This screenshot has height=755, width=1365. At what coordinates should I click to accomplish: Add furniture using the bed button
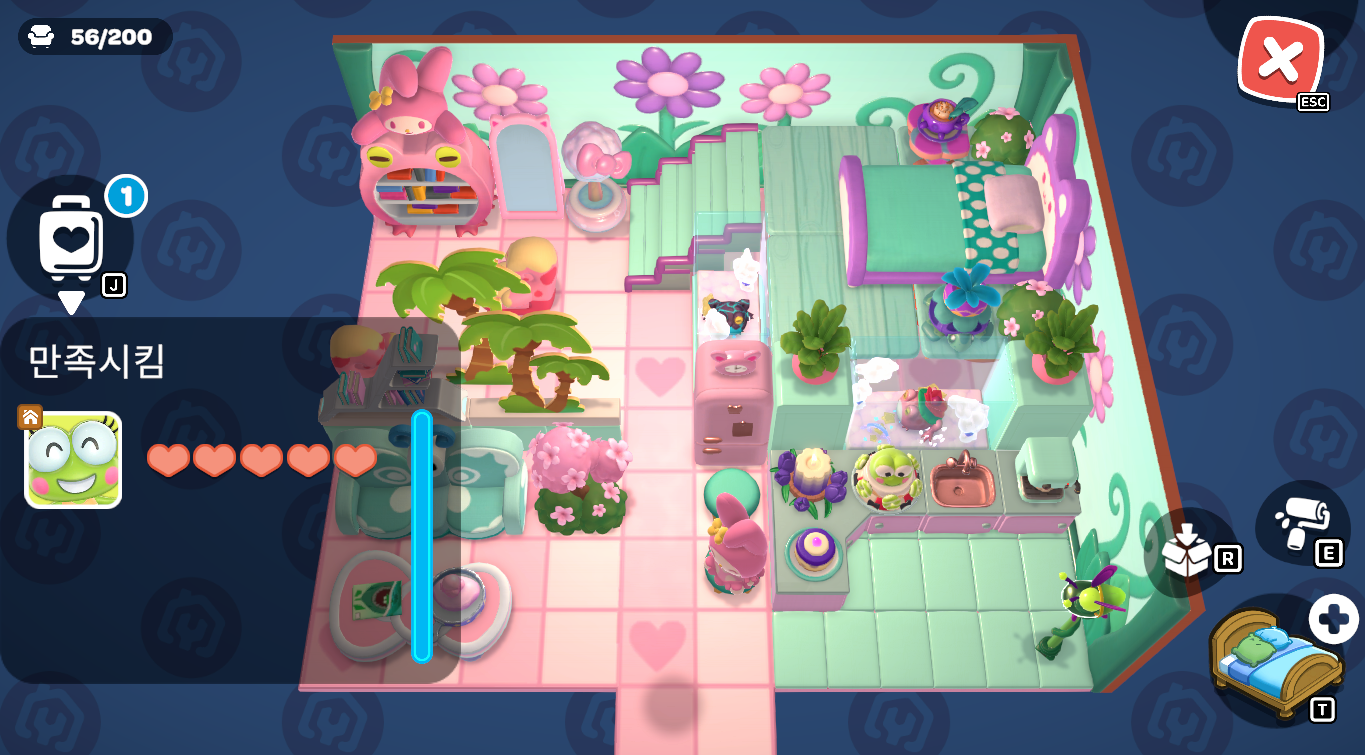[x=1276, y=661]
